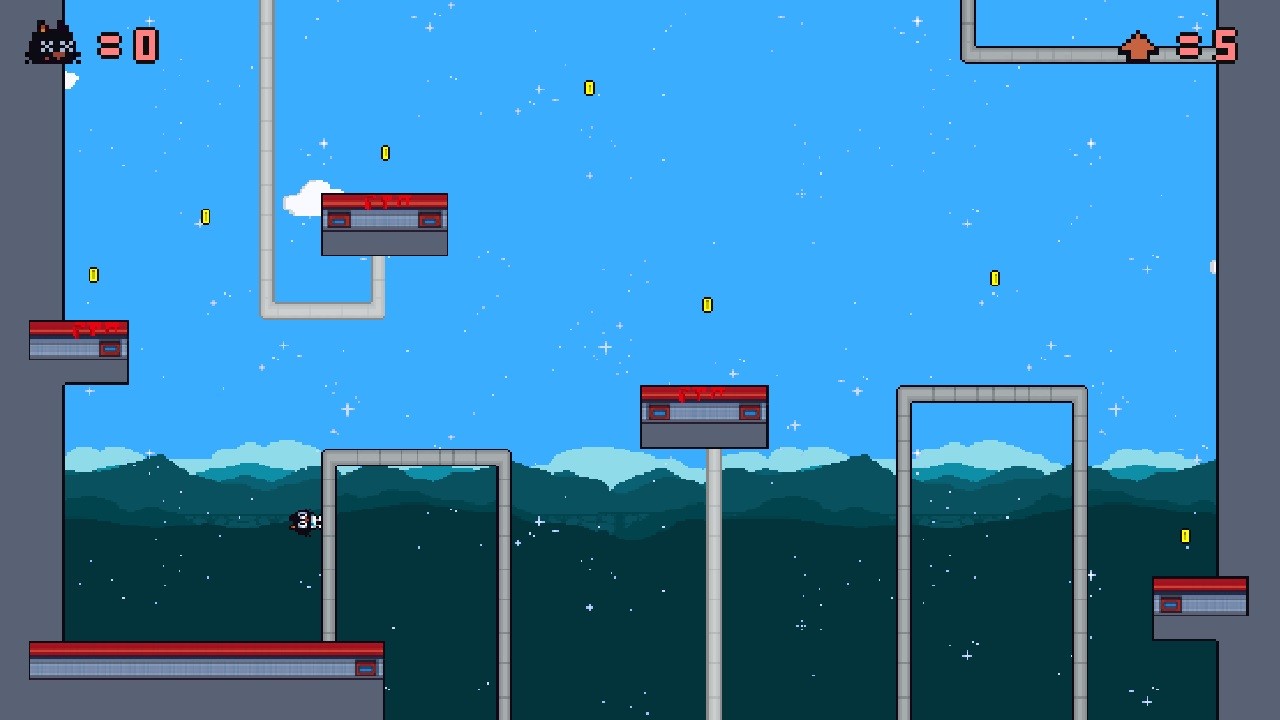Click the coin on the far left edge
This screenshot has height=720, width=1280.
(x=94, y=274)
